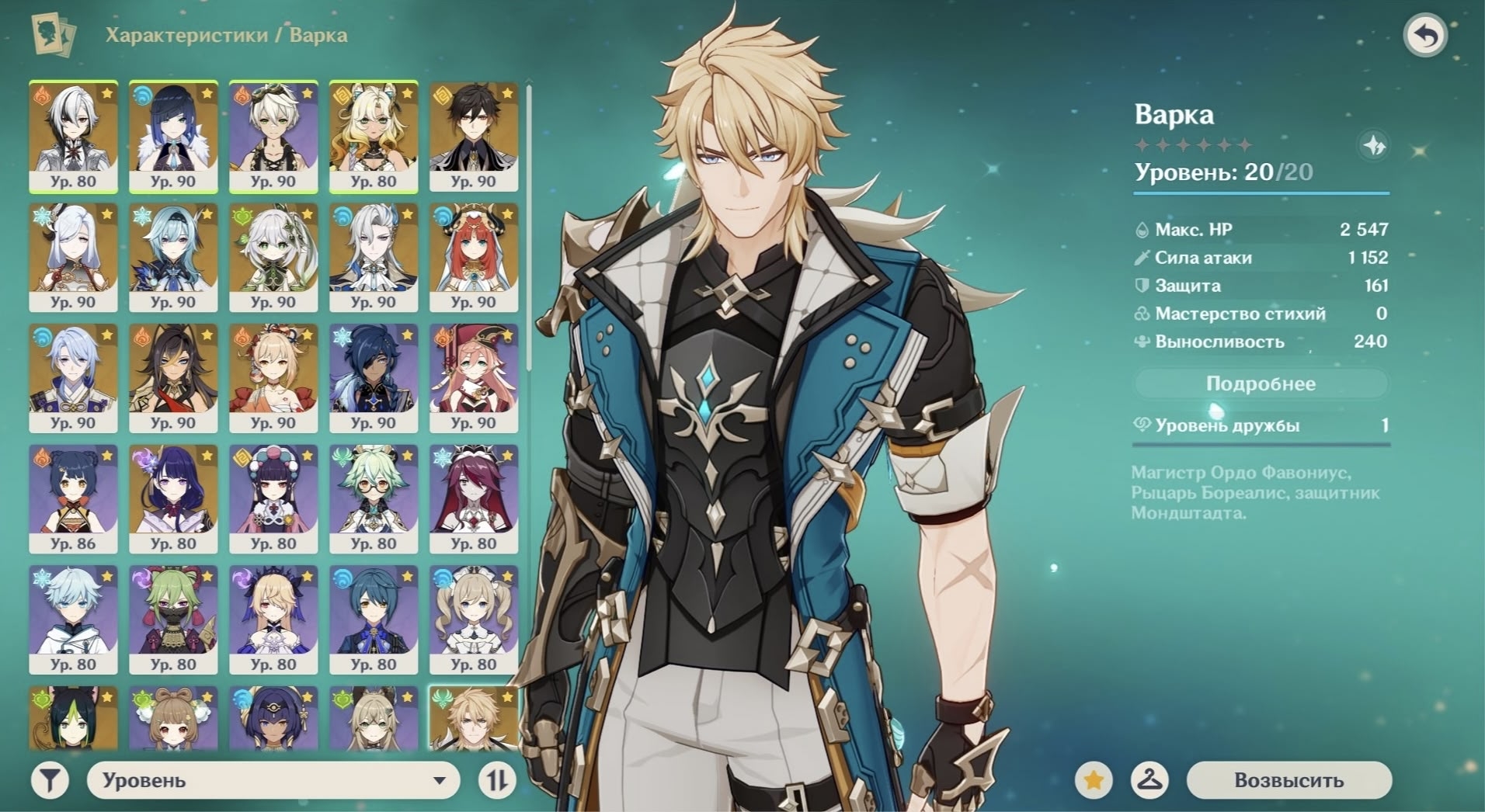Select the green-haired Anemo girl with glasses
Image resolution: width=1485 pixels, height=812 pixels.
pyautogui.click(x=373, y=498)
